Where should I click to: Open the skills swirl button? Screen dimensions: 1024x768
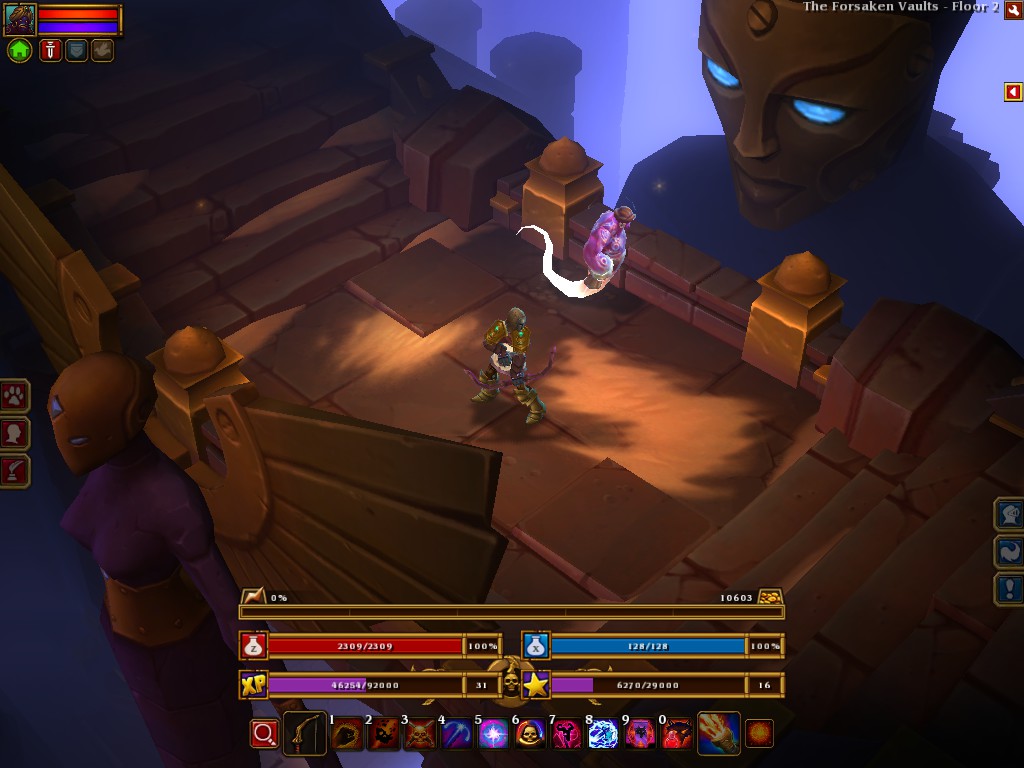point(1009,552)
